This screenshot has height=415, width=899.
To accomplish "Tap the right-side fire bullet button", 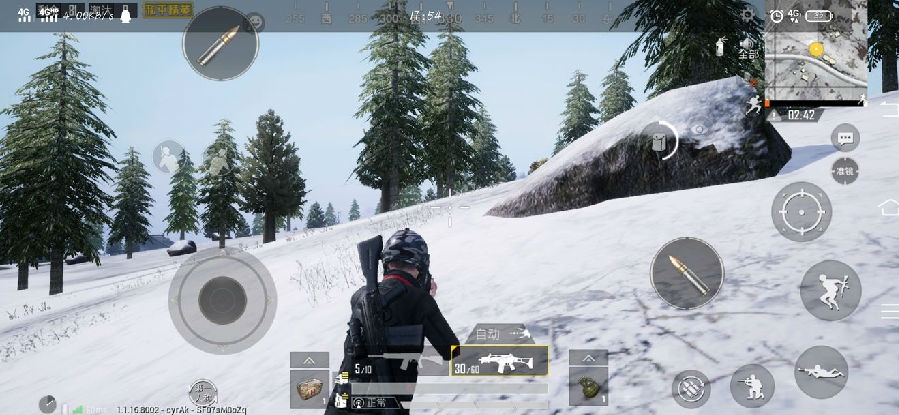I will coord(687,273).
